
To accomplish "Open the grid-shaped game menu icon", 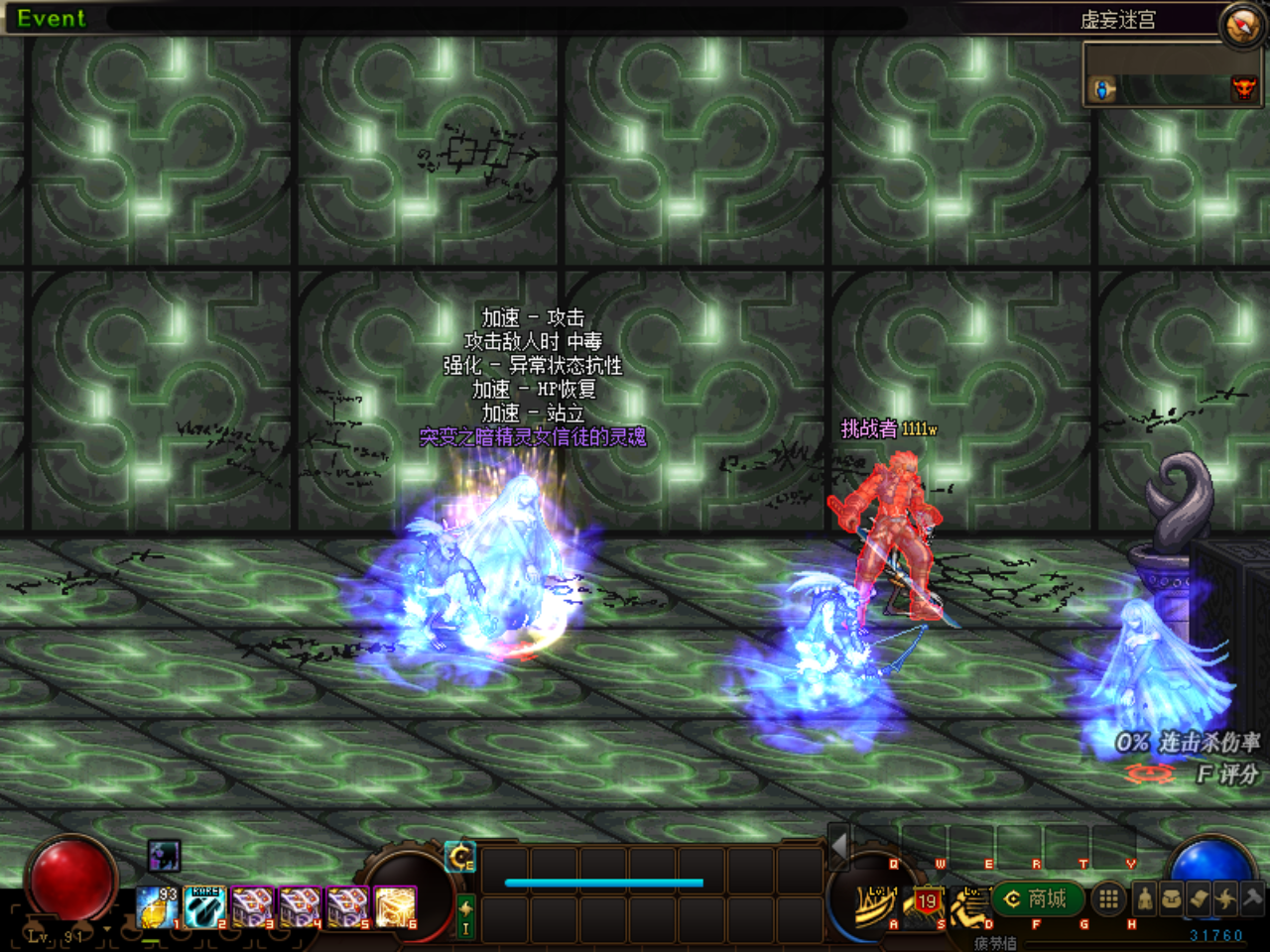I will tap(1108, 896).
